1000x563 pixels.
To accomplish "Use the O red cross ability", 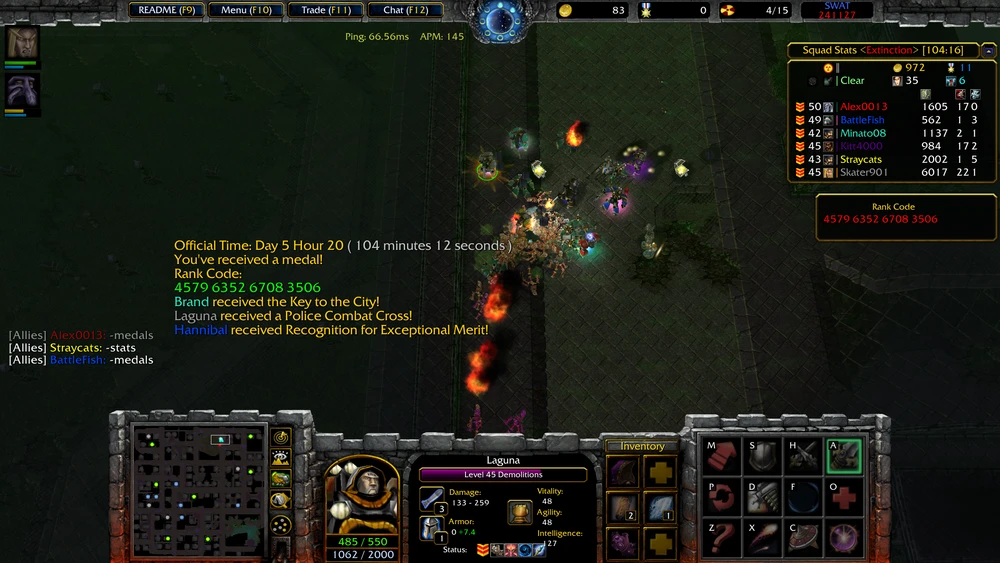I will (x=843, y=497).
